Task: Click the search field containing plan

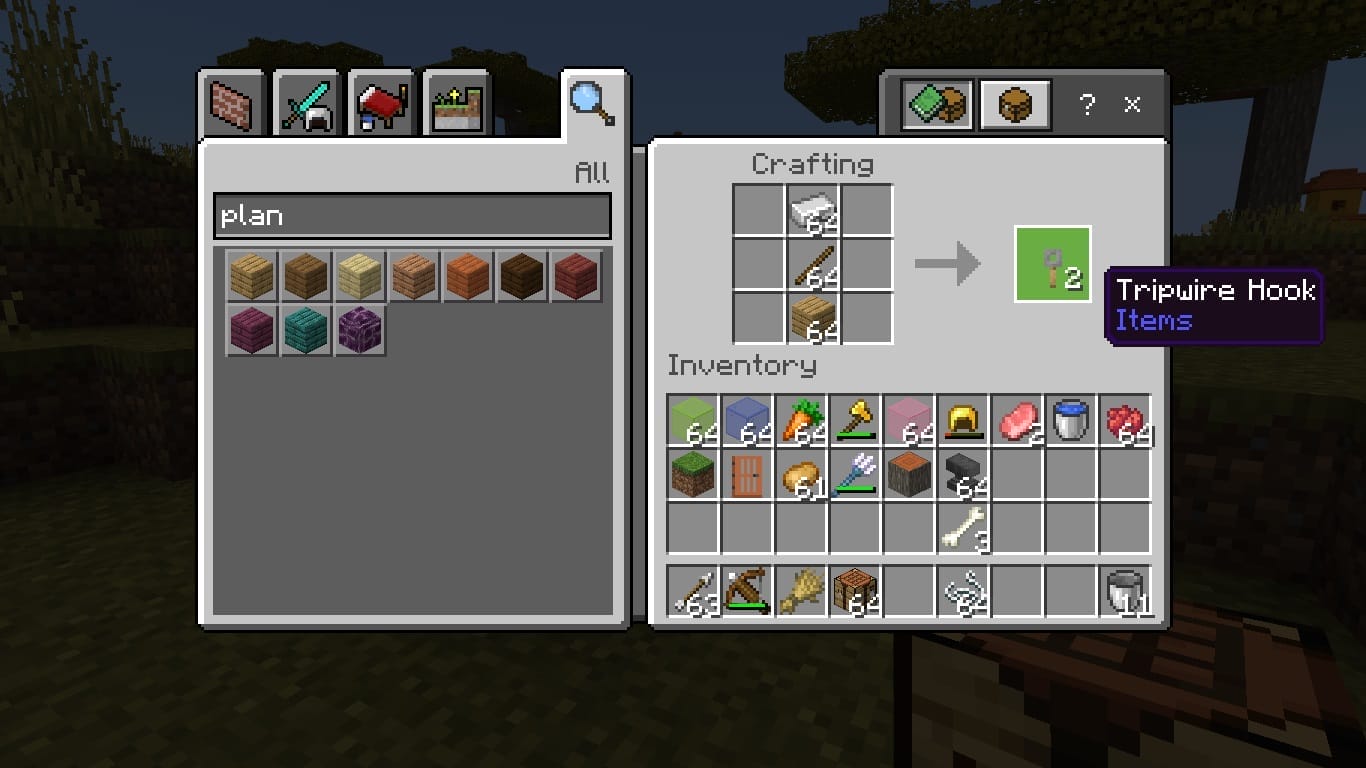Action: click(x=412, y=216)
